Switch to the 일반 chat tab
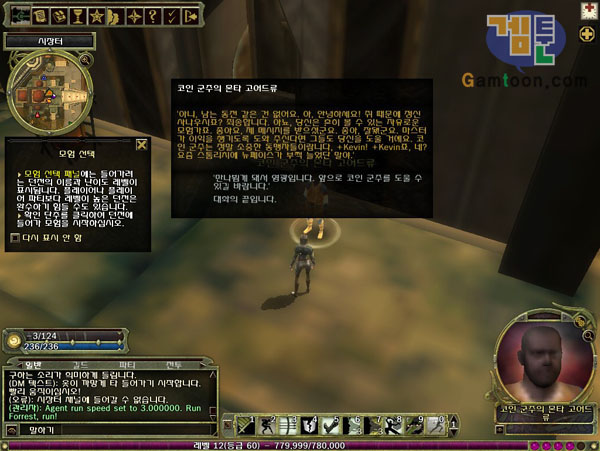The height and width of the screenshot is (451, 600). (34, 363)
